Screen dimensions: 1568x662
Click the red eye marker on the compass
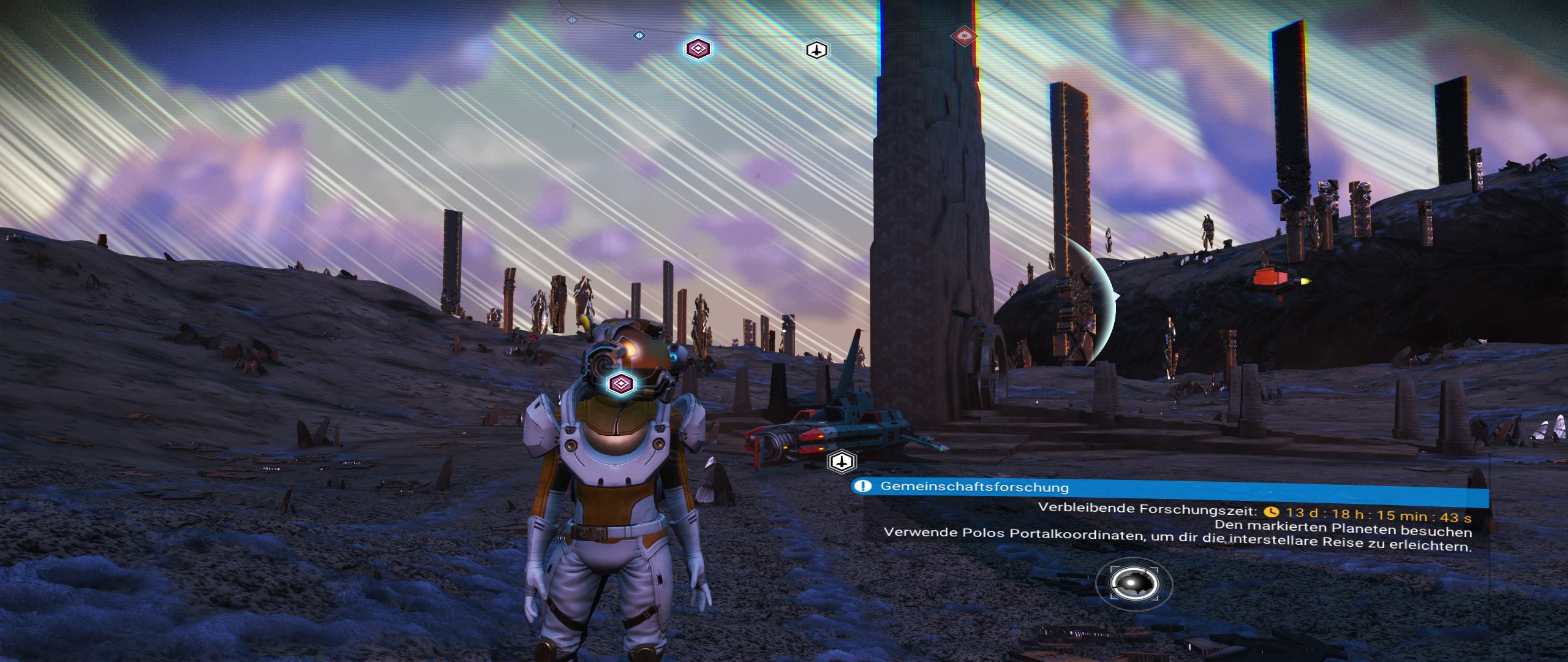click(963, 36)
